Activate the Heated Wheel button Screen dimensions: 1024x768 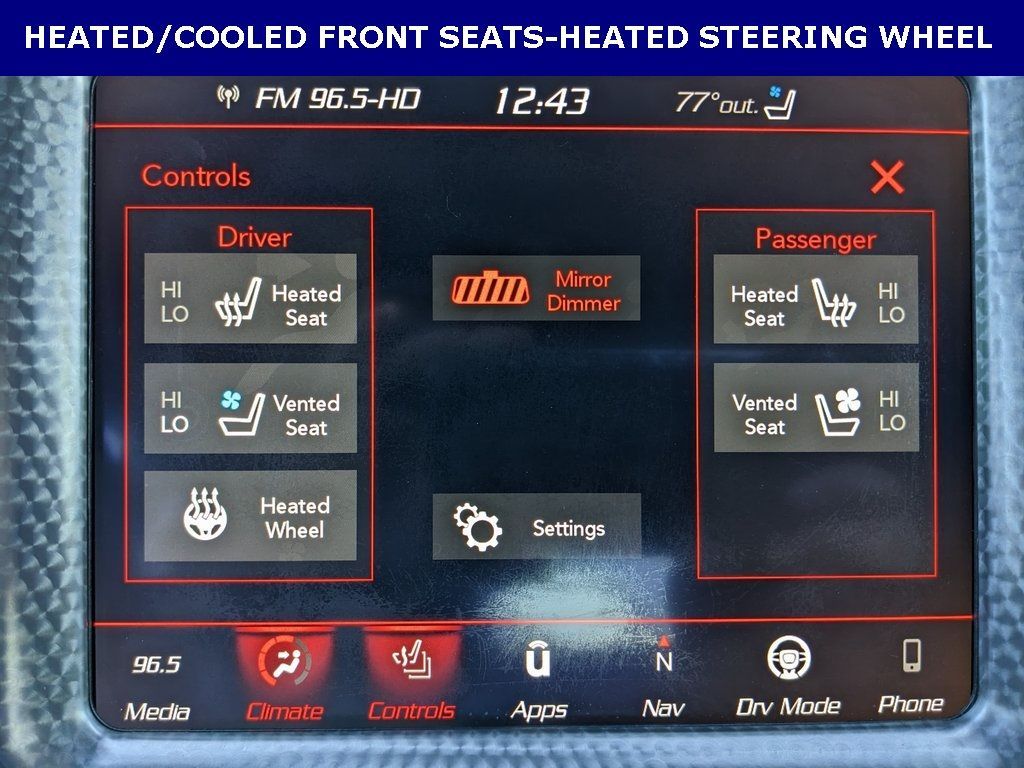coord(250,516)
